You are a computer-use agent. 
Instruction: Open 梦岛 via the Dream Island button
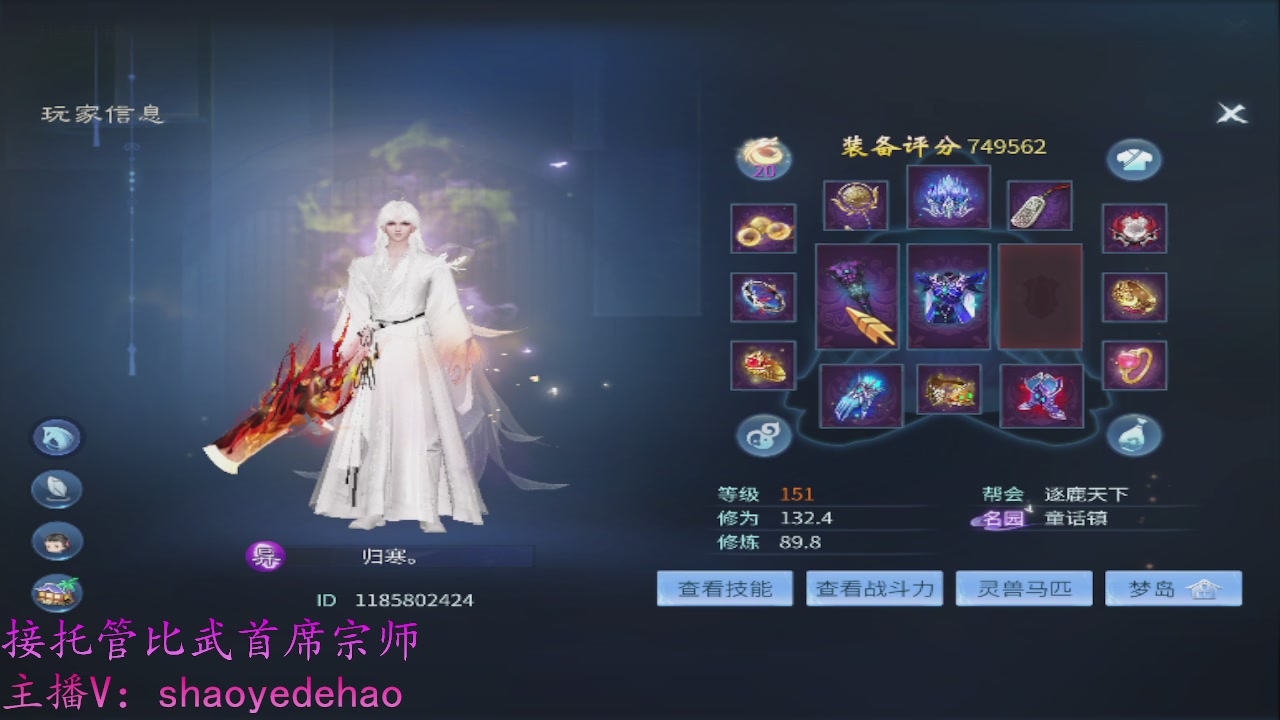1173,588
